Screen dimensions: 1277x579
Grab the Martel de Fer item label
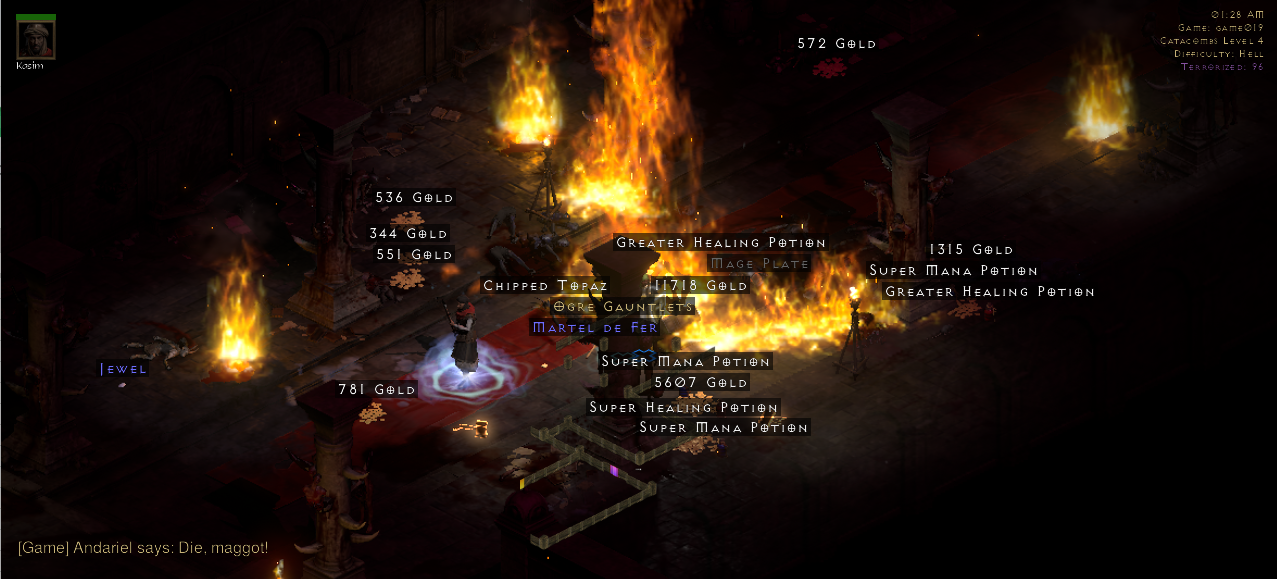tap(595, 327)
